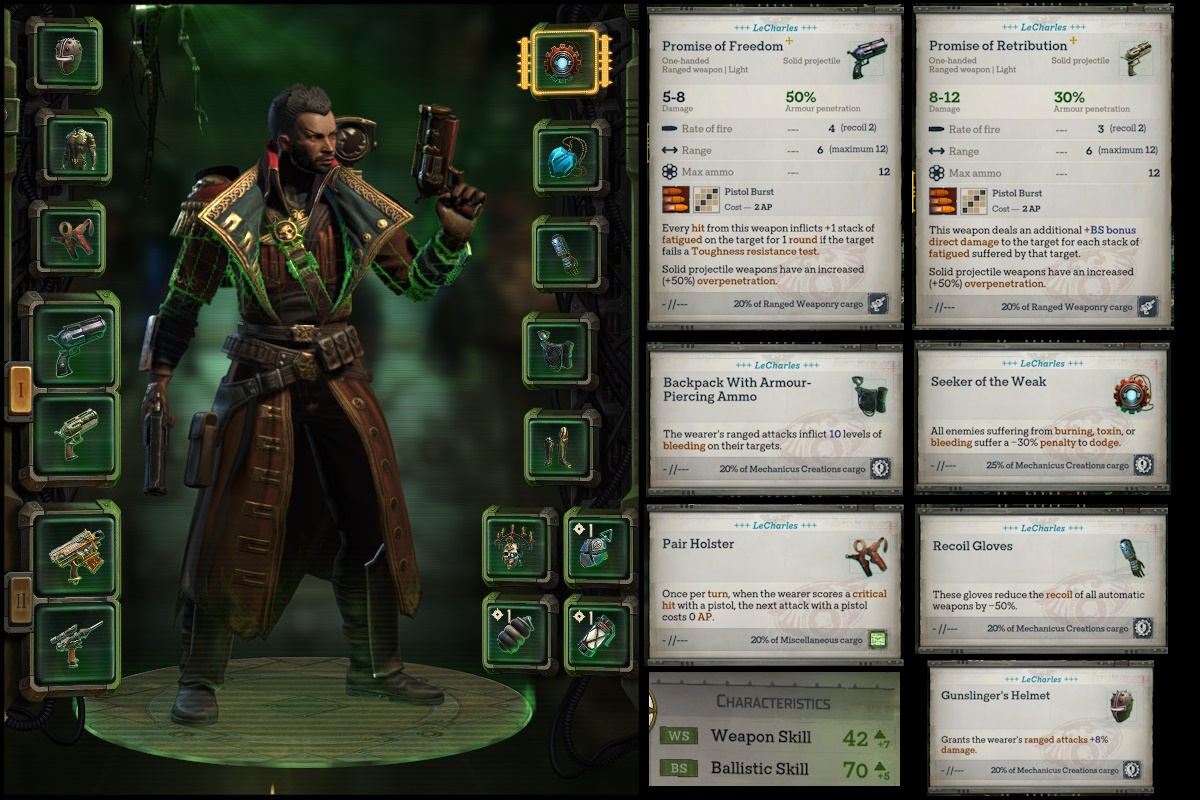1200x800 pixels.
Task: Click the scoped needle pistol slot
Action: (76, 644)
